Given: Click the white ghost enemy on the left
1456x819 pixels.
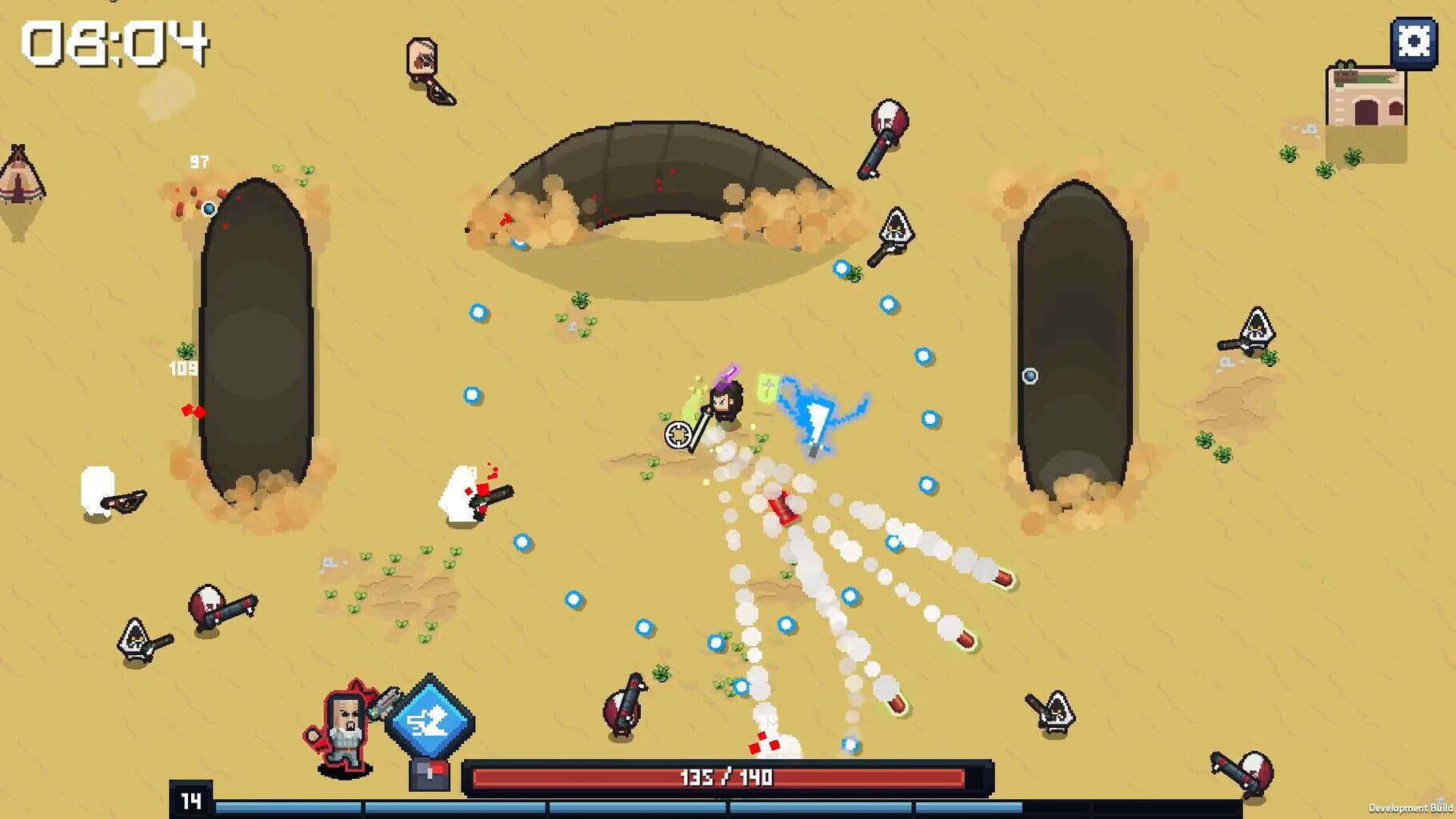Looking at the screenshot, I should pos(99,489).
